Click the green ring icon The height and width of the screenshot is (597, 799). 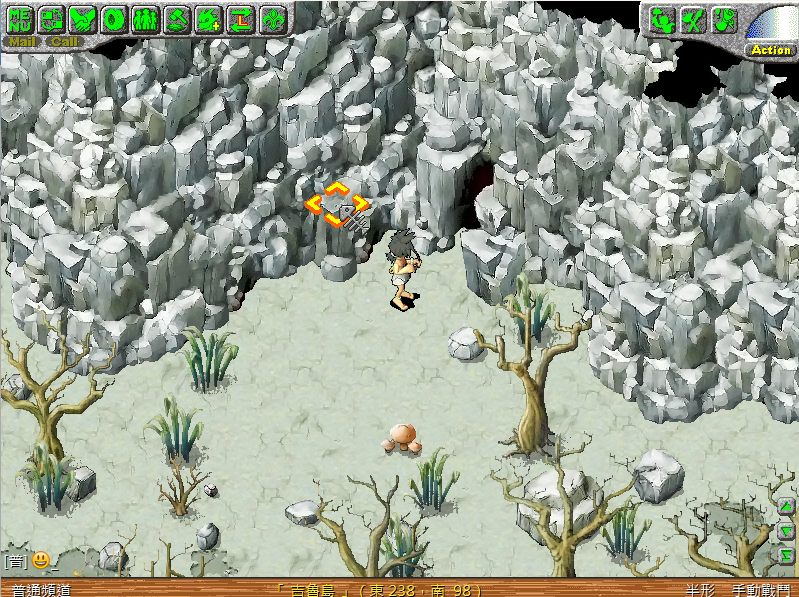(115, 17)
